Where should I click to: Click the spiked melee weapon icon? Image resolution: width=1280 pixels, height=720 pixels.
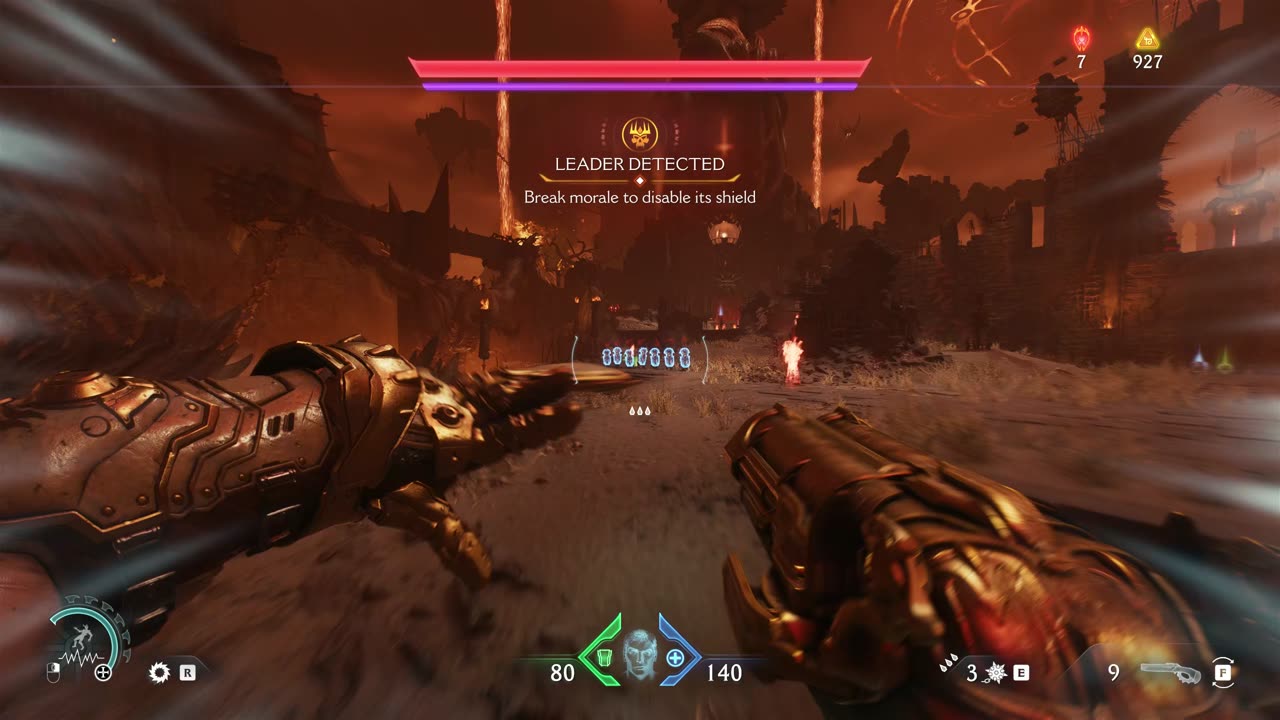(x=995, y=673)
